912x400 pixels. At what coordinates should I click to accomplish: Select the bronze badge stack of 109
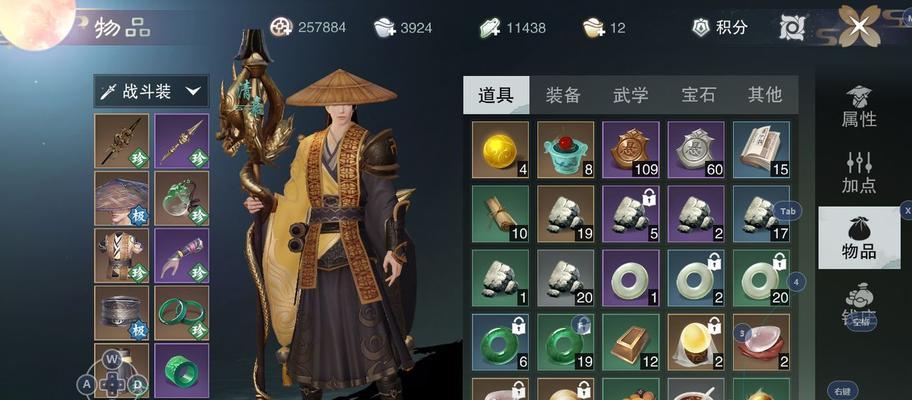(630, 150)
